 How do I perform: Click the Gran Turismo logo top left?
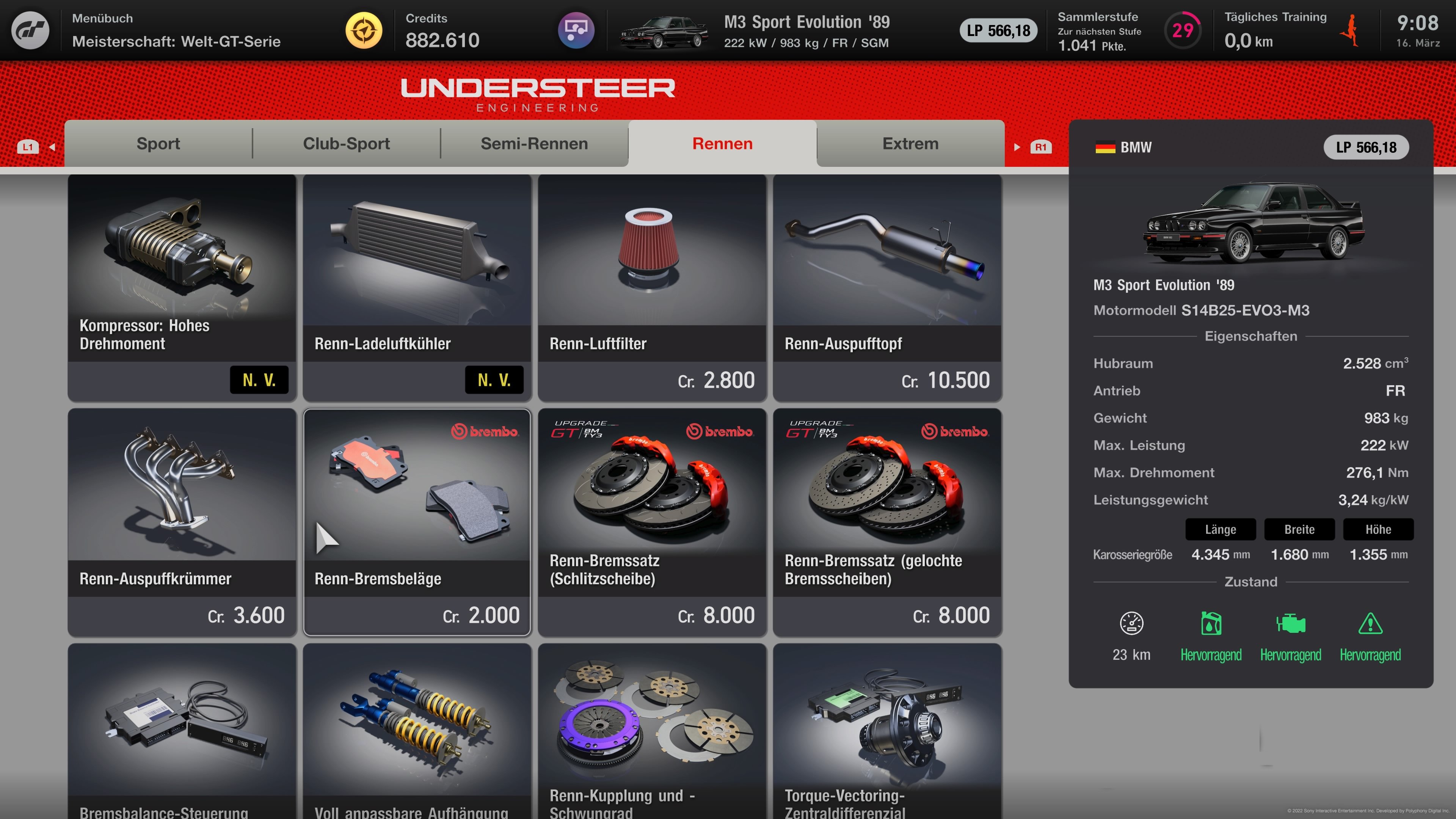point(31,31)
